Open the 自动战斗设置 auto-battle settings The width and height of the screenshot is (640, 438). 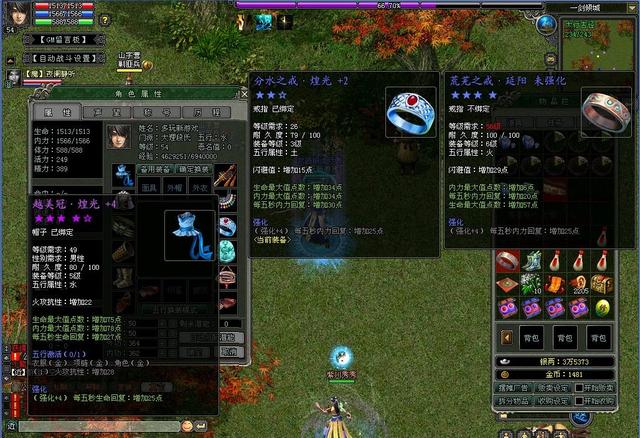pyautogui.click(x=66, y=58)
